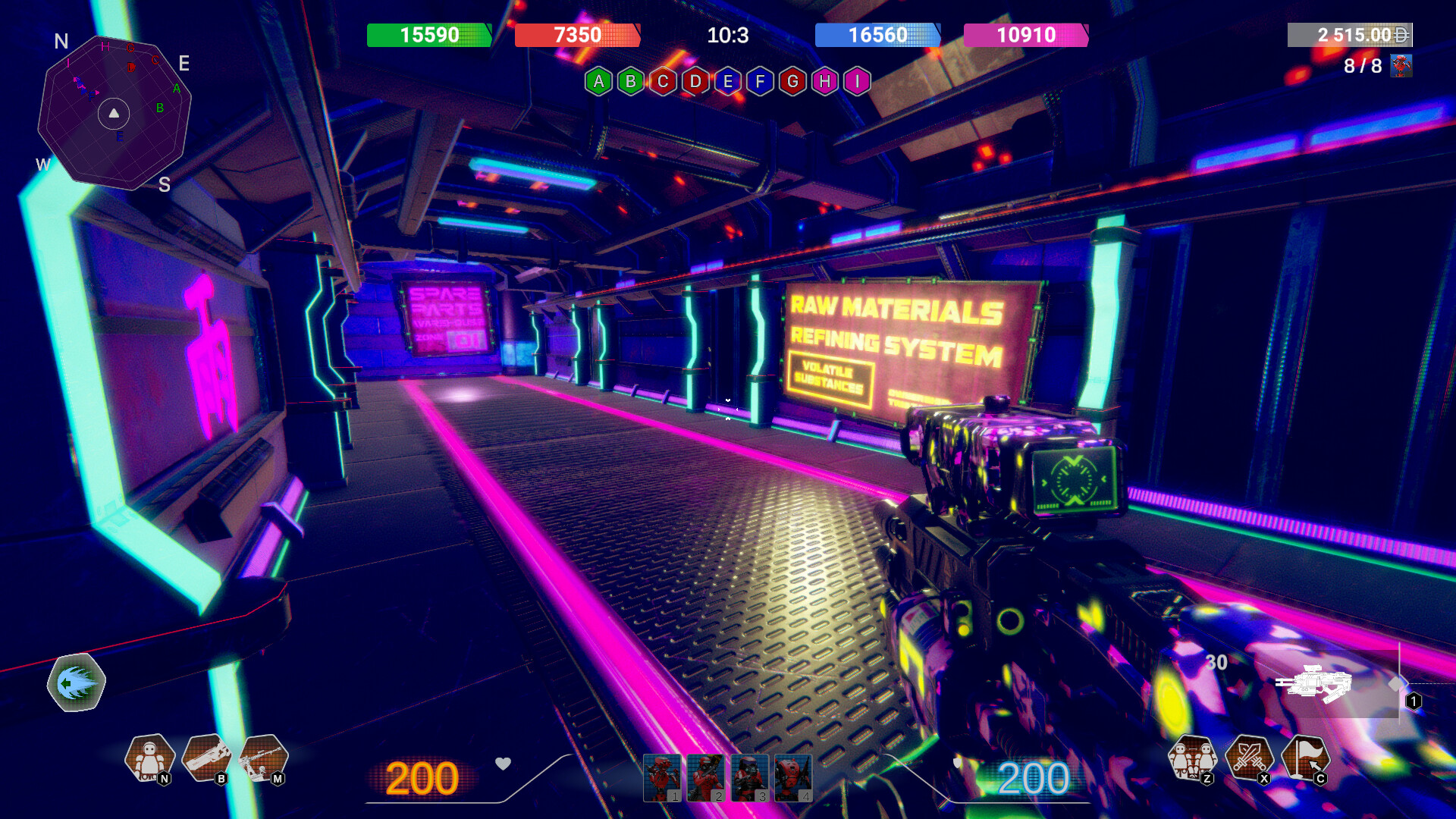
Task: Choose the red capture point C
Action: pos(663,81)
